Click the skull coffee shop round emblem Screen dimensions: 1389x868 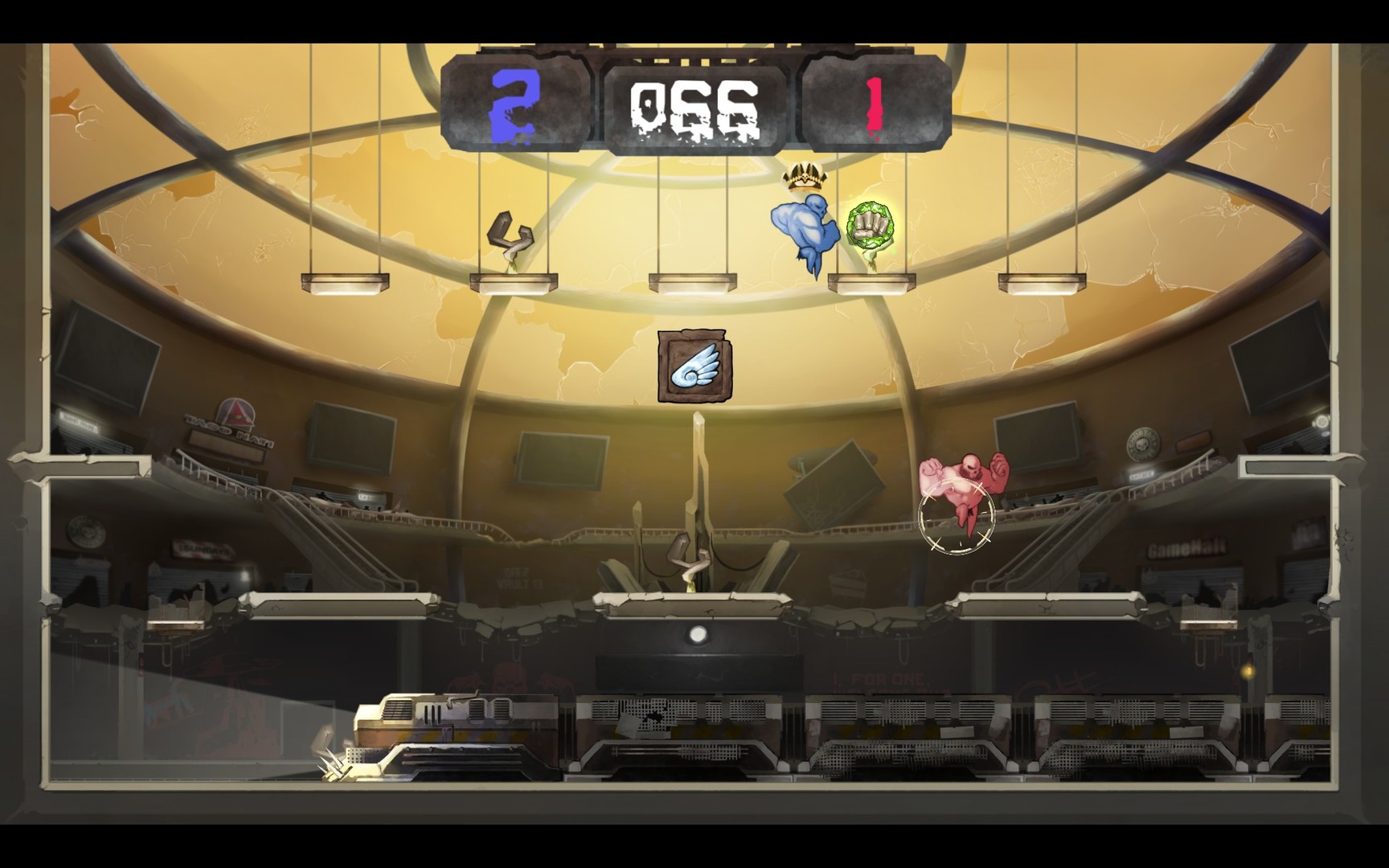coord(1142,444)
